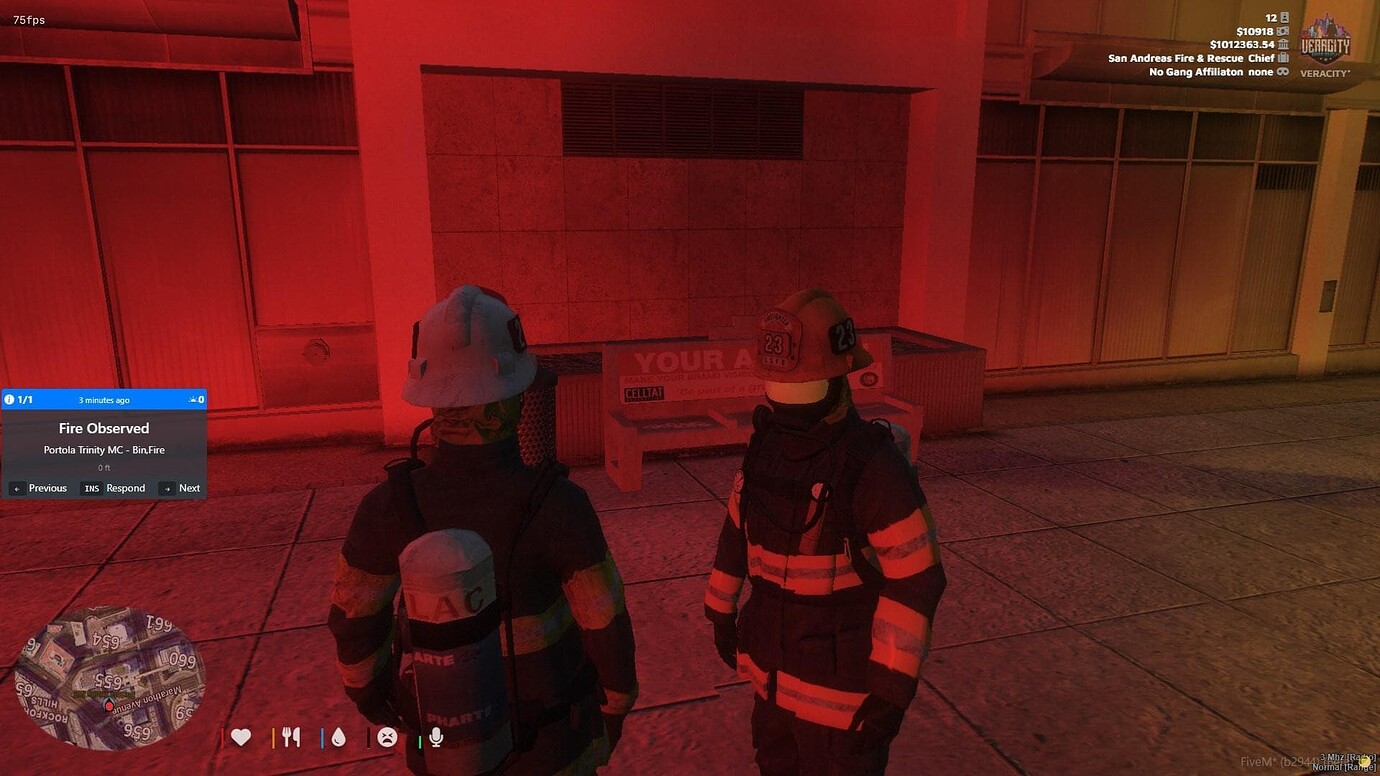Click the gang affiliation infinity icon
This screenshot has width=1380, height=776.
click(1285, 71)
